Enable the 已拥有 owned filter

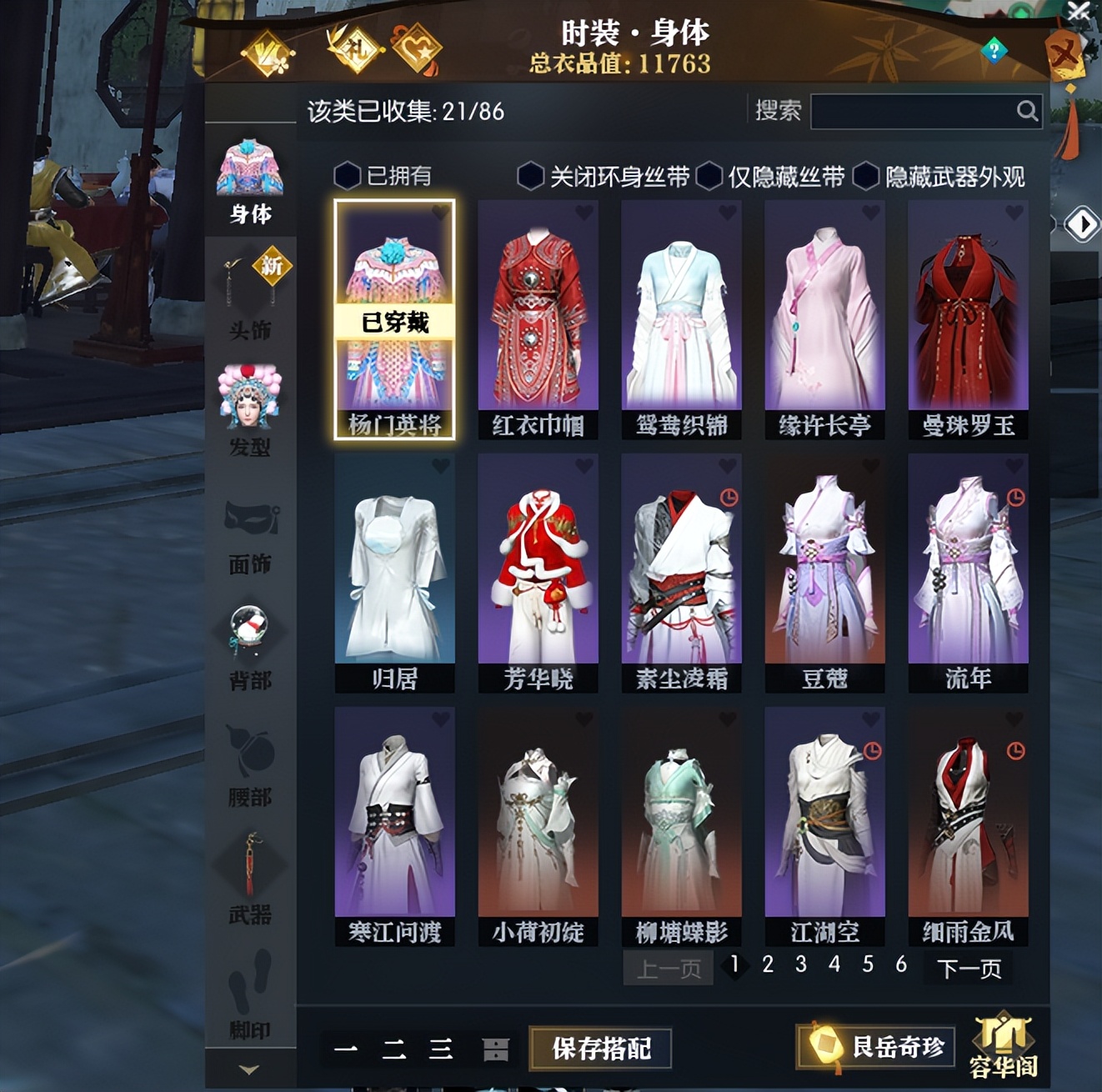click(348, 176)
